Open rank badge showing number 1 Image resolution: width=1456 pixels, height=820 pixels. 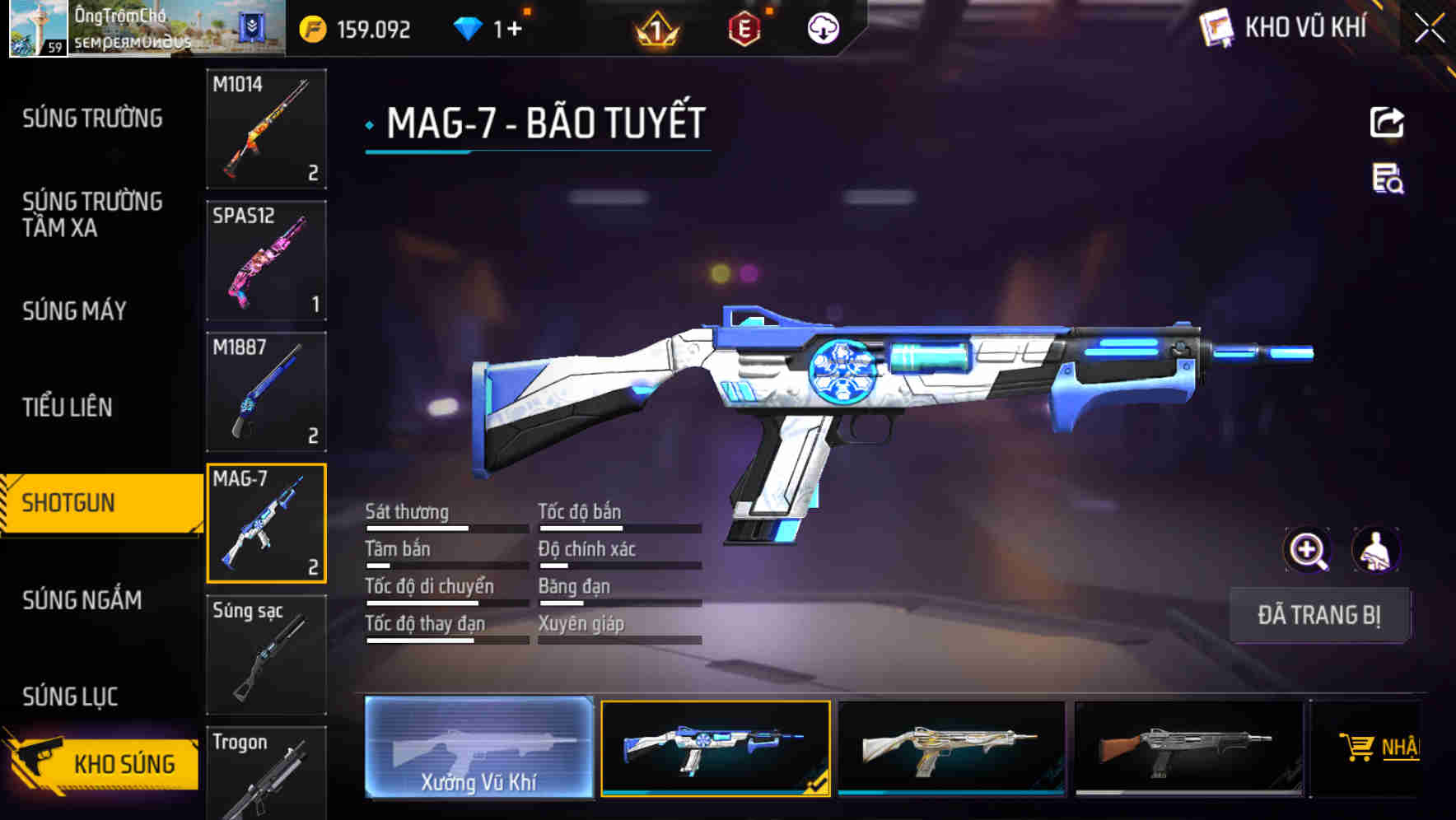[655, 26]
